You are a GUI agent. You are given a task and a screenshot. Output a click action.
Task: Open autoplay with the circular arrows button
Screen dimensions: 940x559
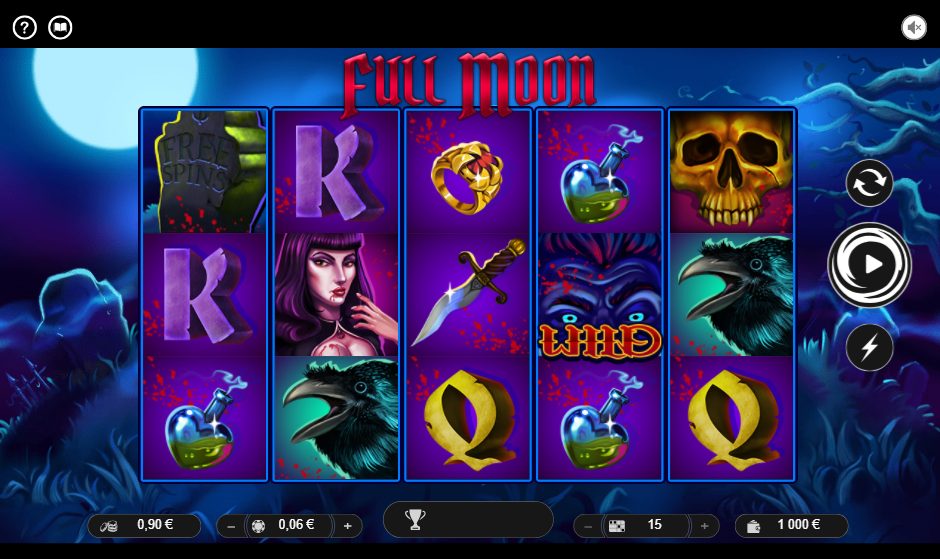click(x=869, y=184)
